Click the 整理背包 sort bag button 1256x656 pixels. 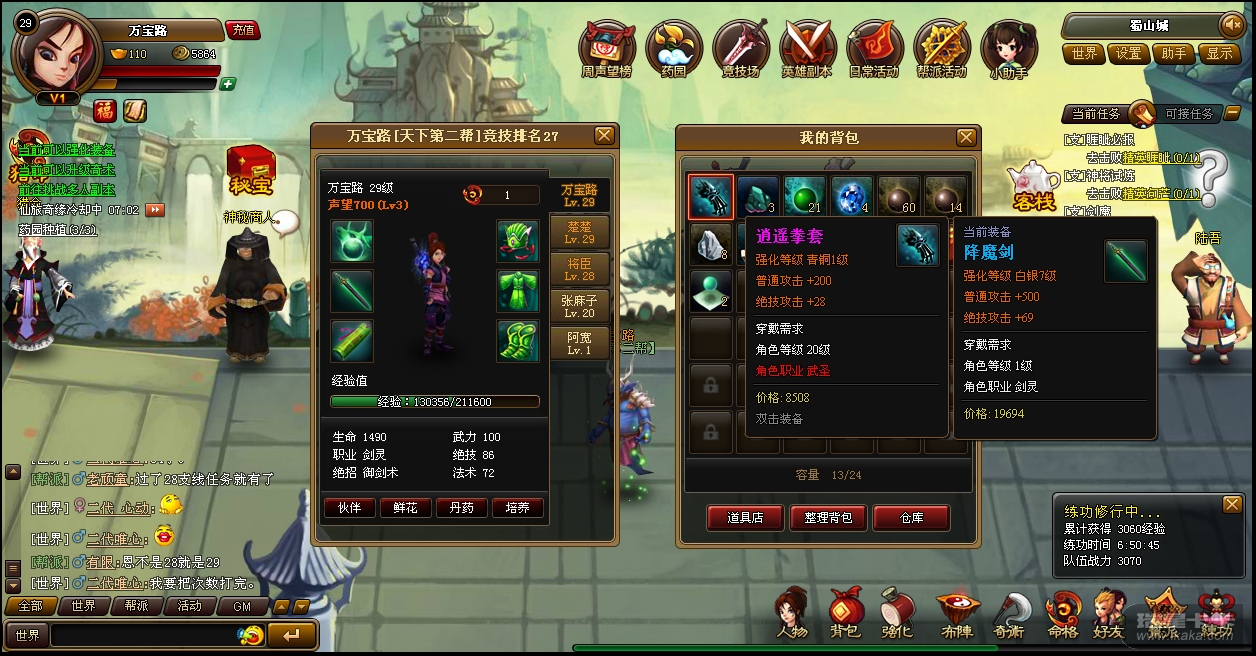[x=828, y=517]
